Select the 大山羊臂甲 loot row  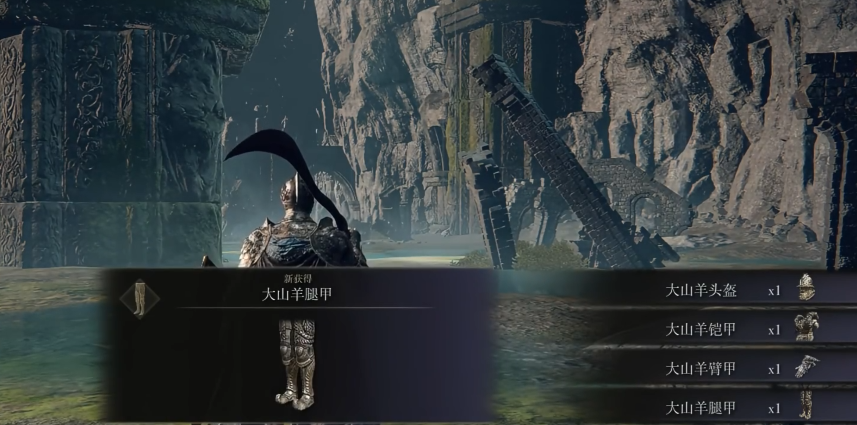[720, 368]
